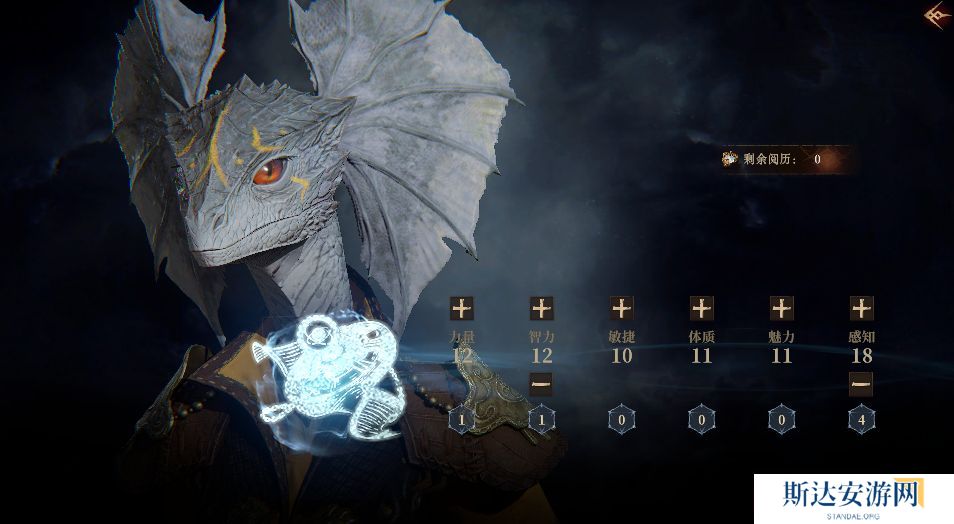Screen dimensions: 954x524
Task: Add a point to 敏捷 (Agility)
Action: coord(621,309)
